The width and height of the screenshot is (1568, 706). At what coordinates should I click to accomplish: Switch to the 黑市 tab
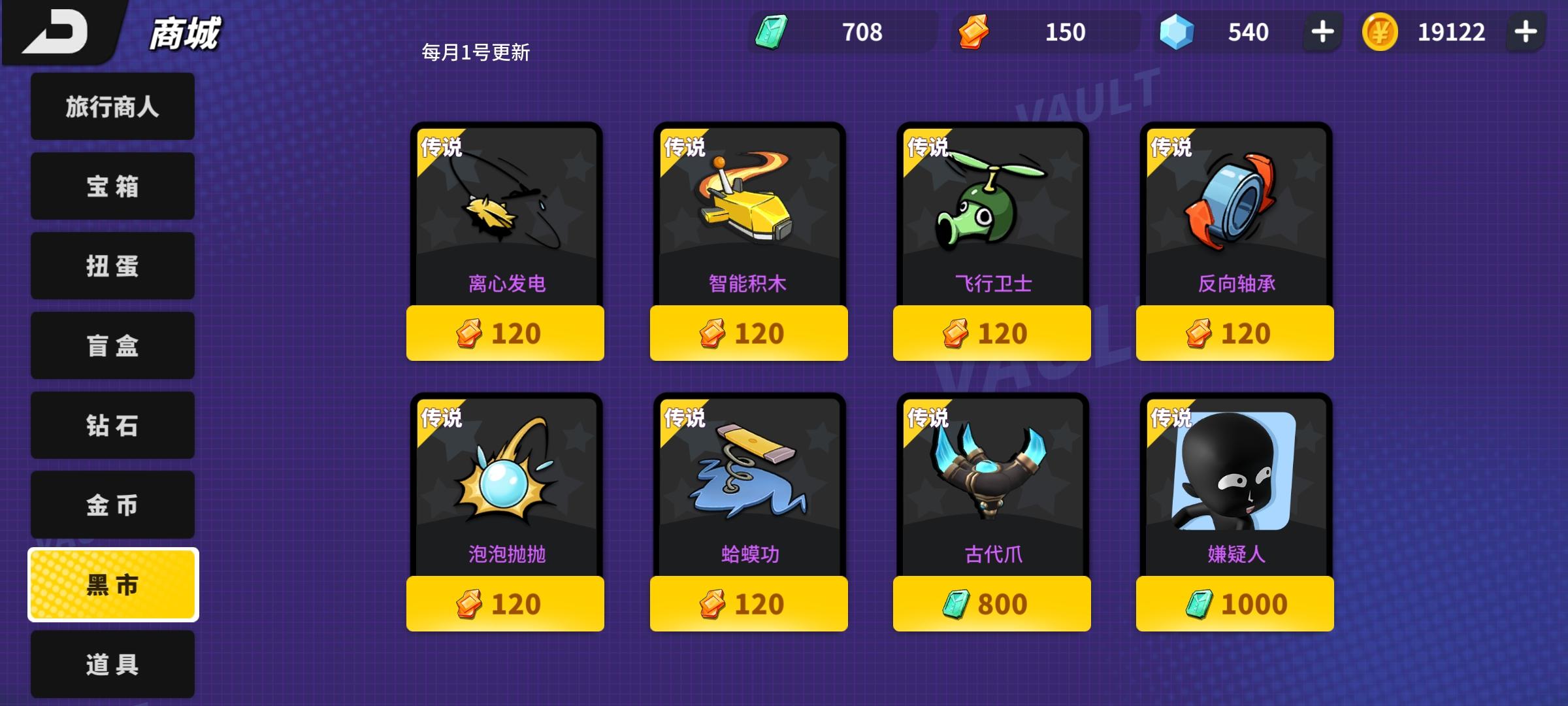[111, 585]
